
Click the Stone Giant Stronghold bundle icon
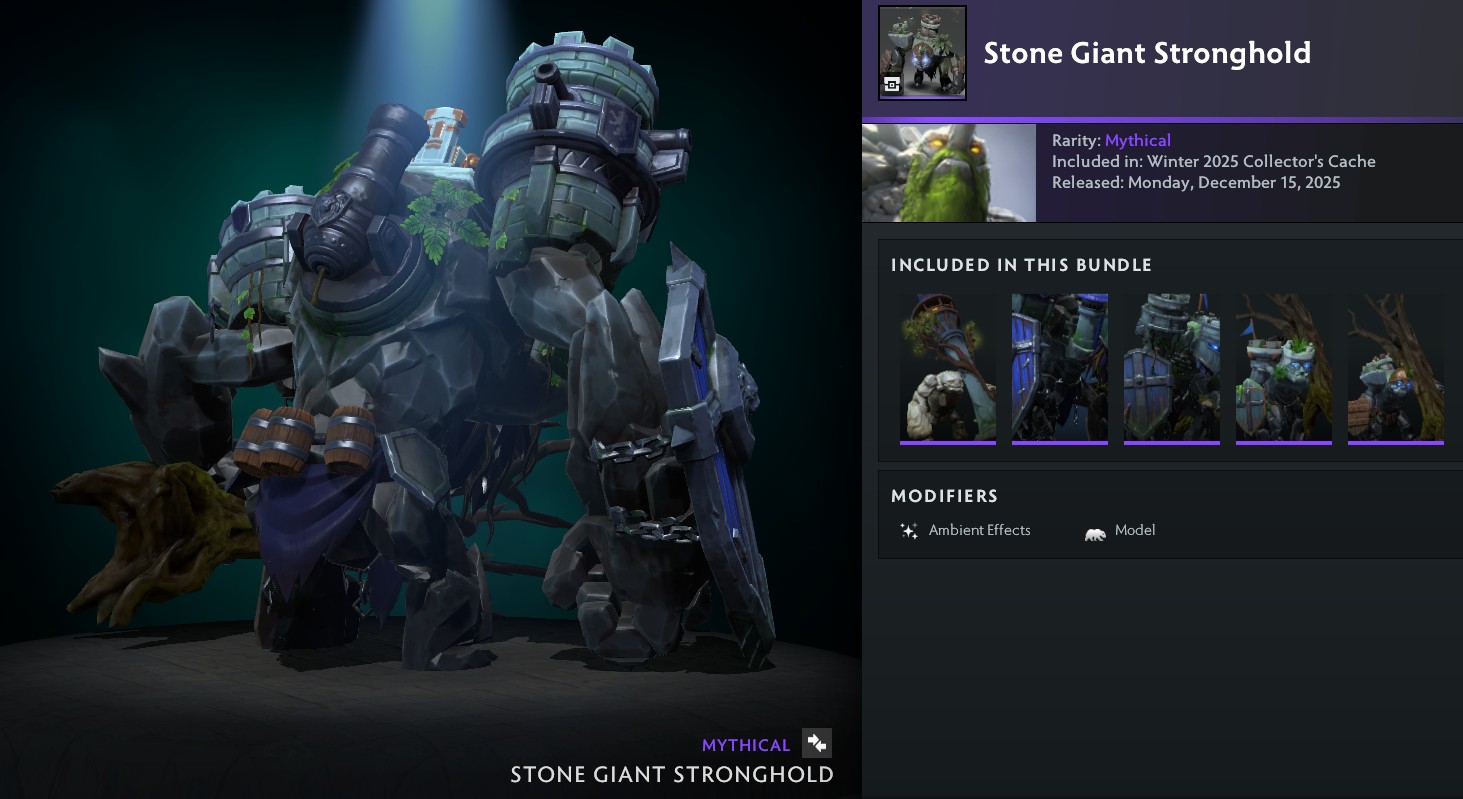coord(922,53)
